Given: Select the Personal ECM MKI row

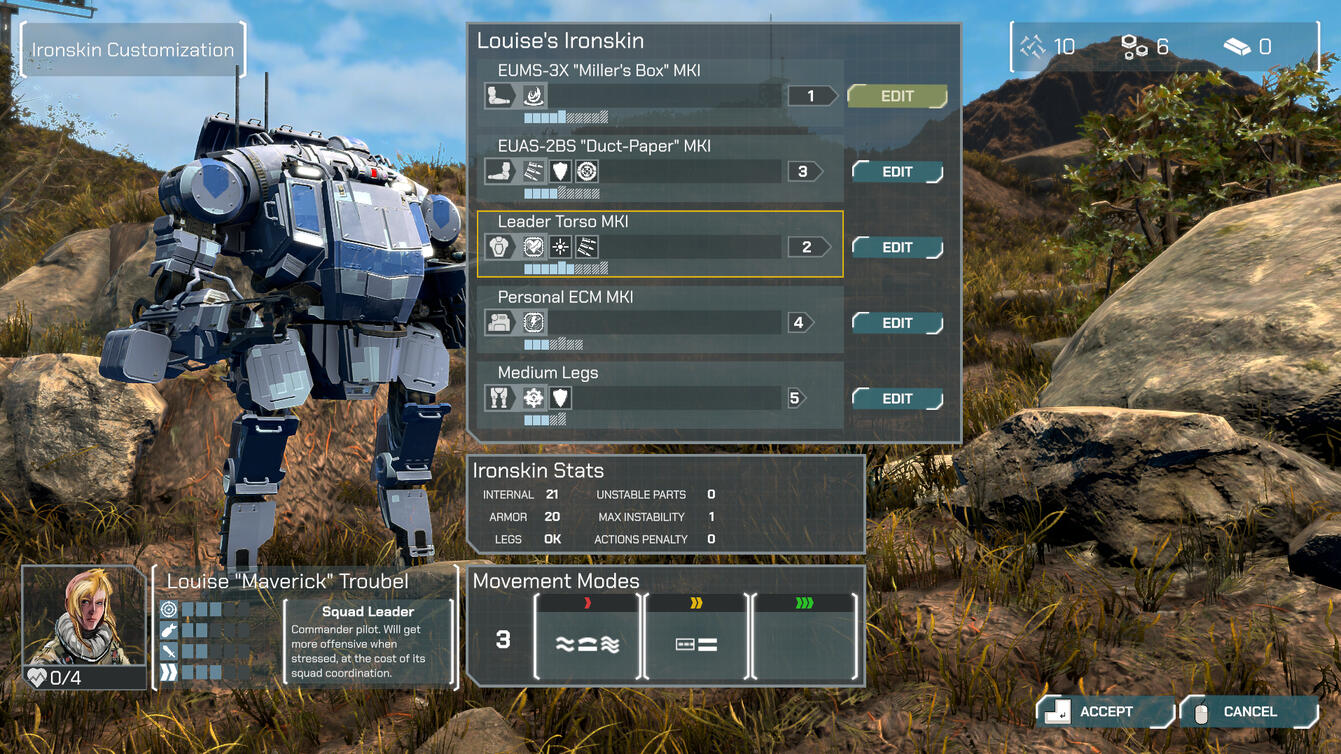Looking at the screenshot, I should pos(659,319).
